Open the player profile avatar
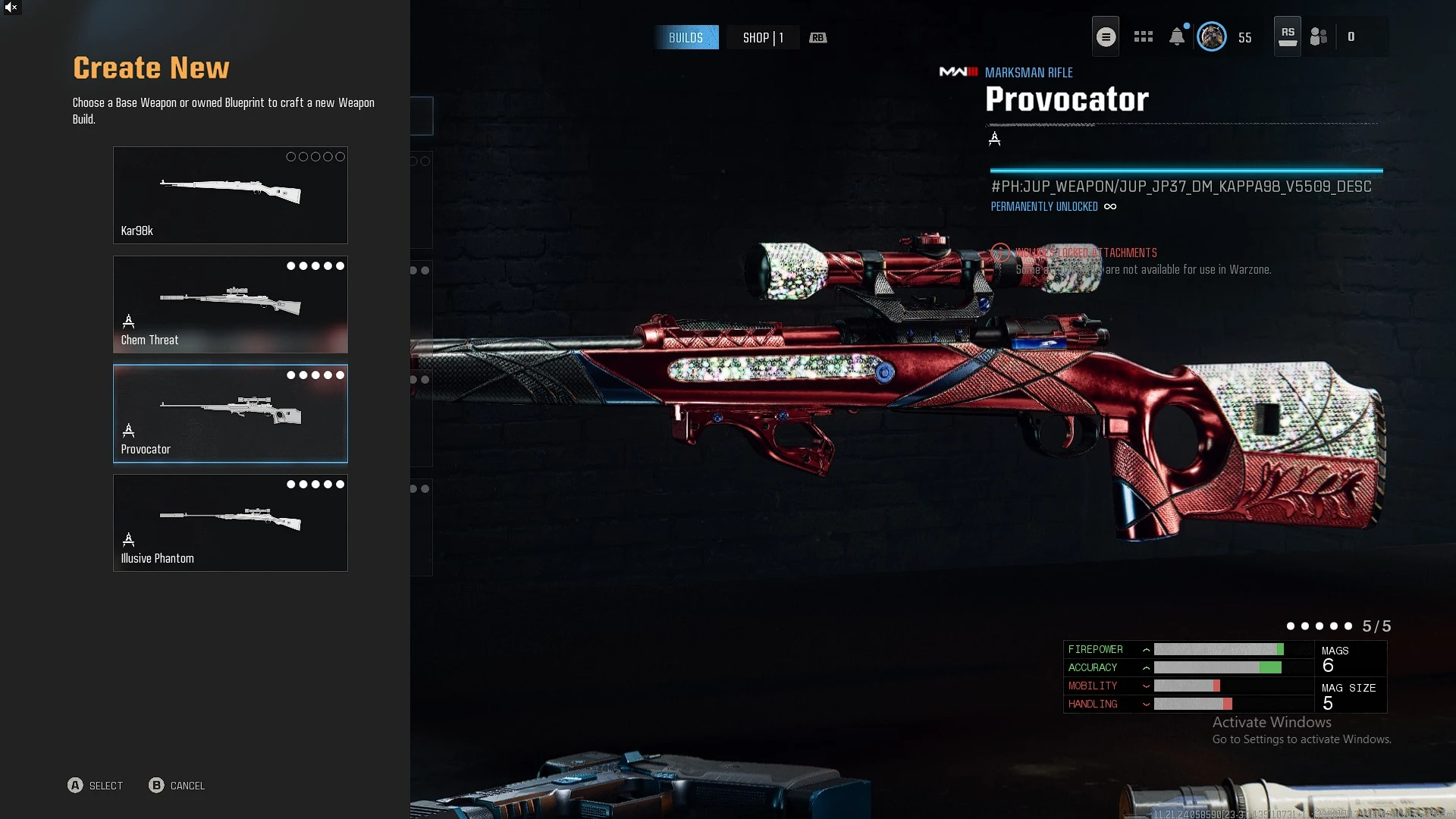1456x819 pixels. (1211, 36)
